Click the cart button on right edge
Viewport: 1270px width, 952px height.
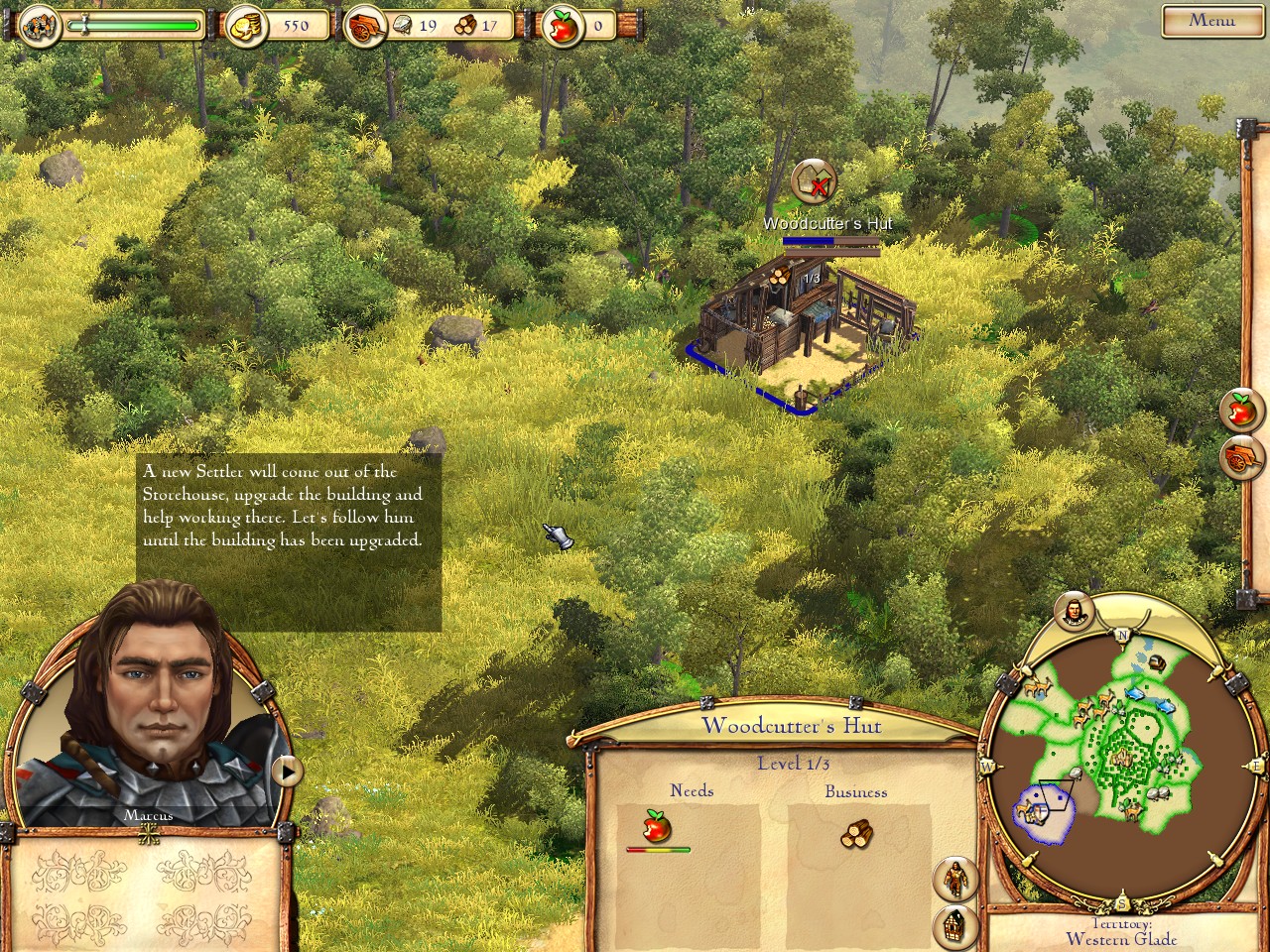[x=1241, y=457]
